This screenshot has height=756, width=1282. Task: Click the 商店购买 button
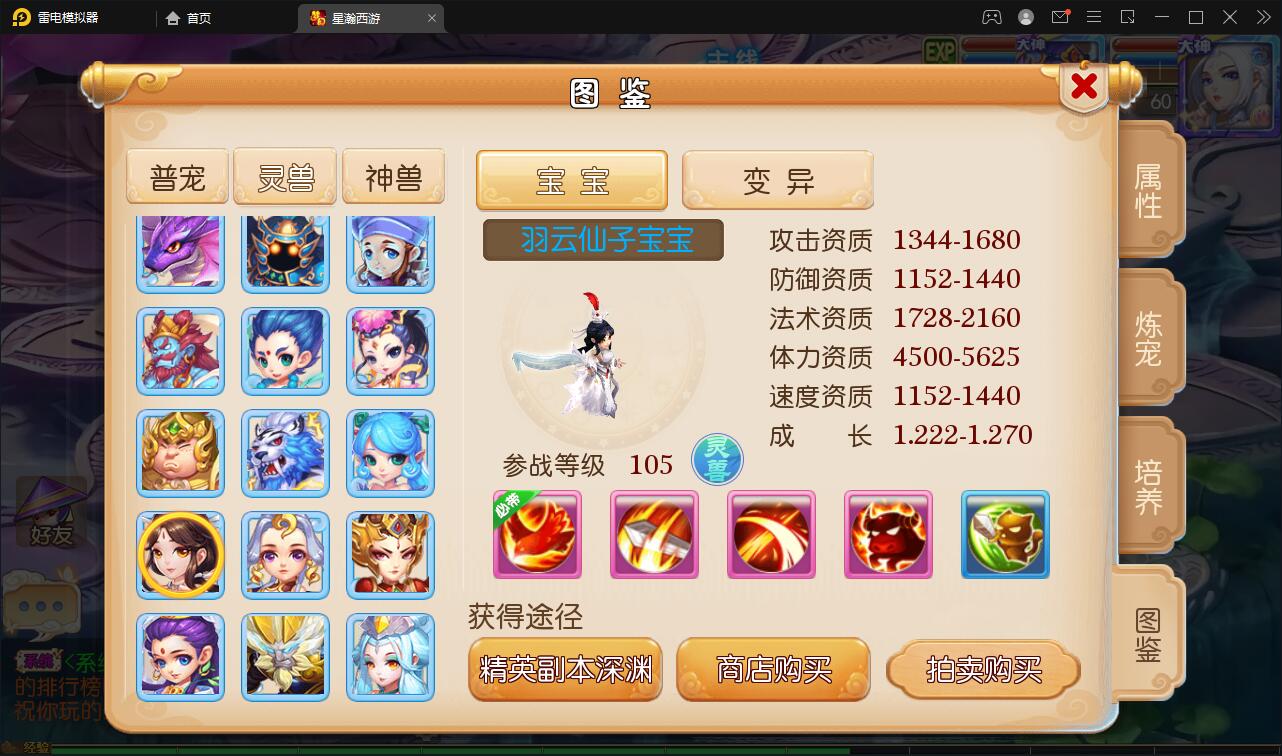[x=773, y=671]
